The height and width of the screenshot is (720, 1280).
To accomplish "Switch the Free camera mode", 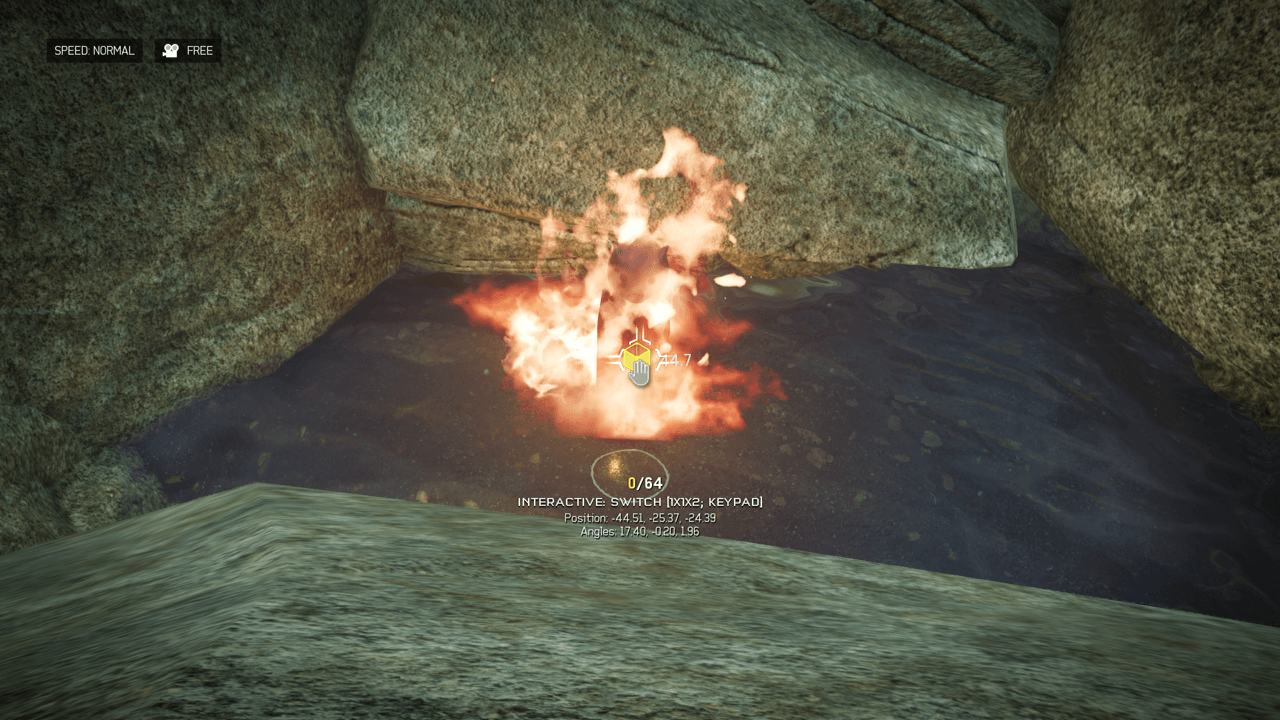I will pos(188,50).
